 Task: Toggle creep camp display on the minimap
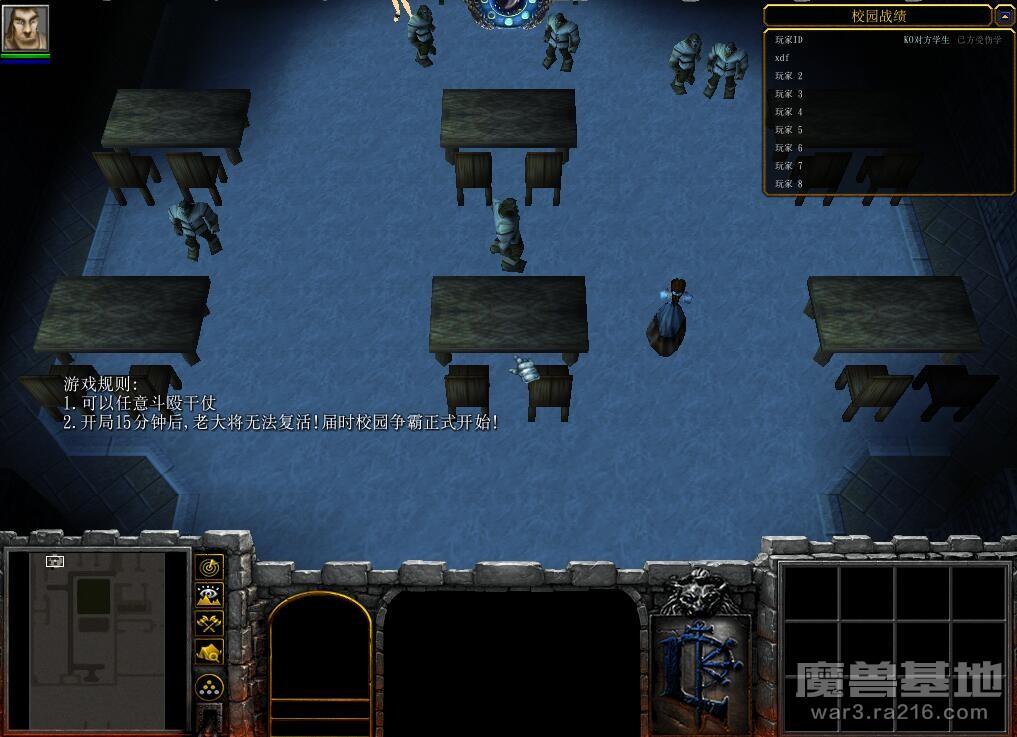coord(208,653)
